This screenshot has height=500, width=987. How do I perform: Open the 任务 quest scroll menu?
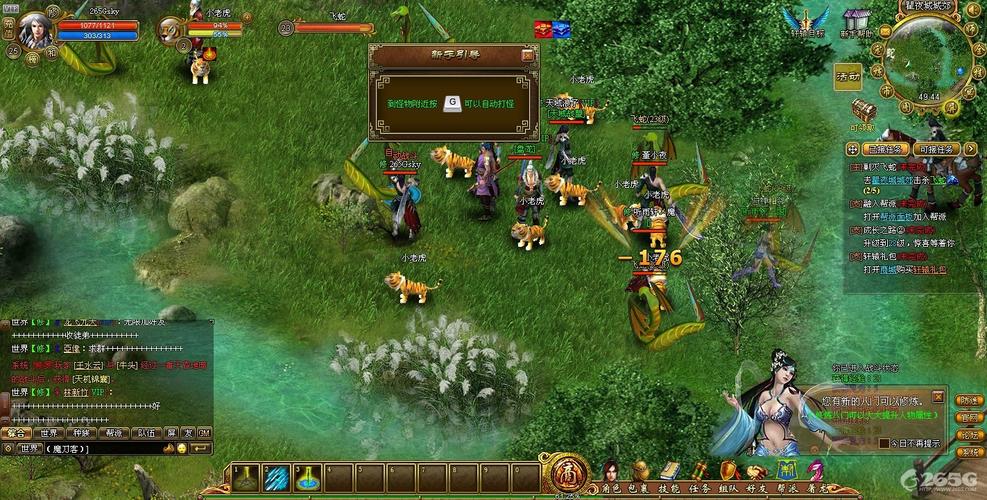coord(699,471)
